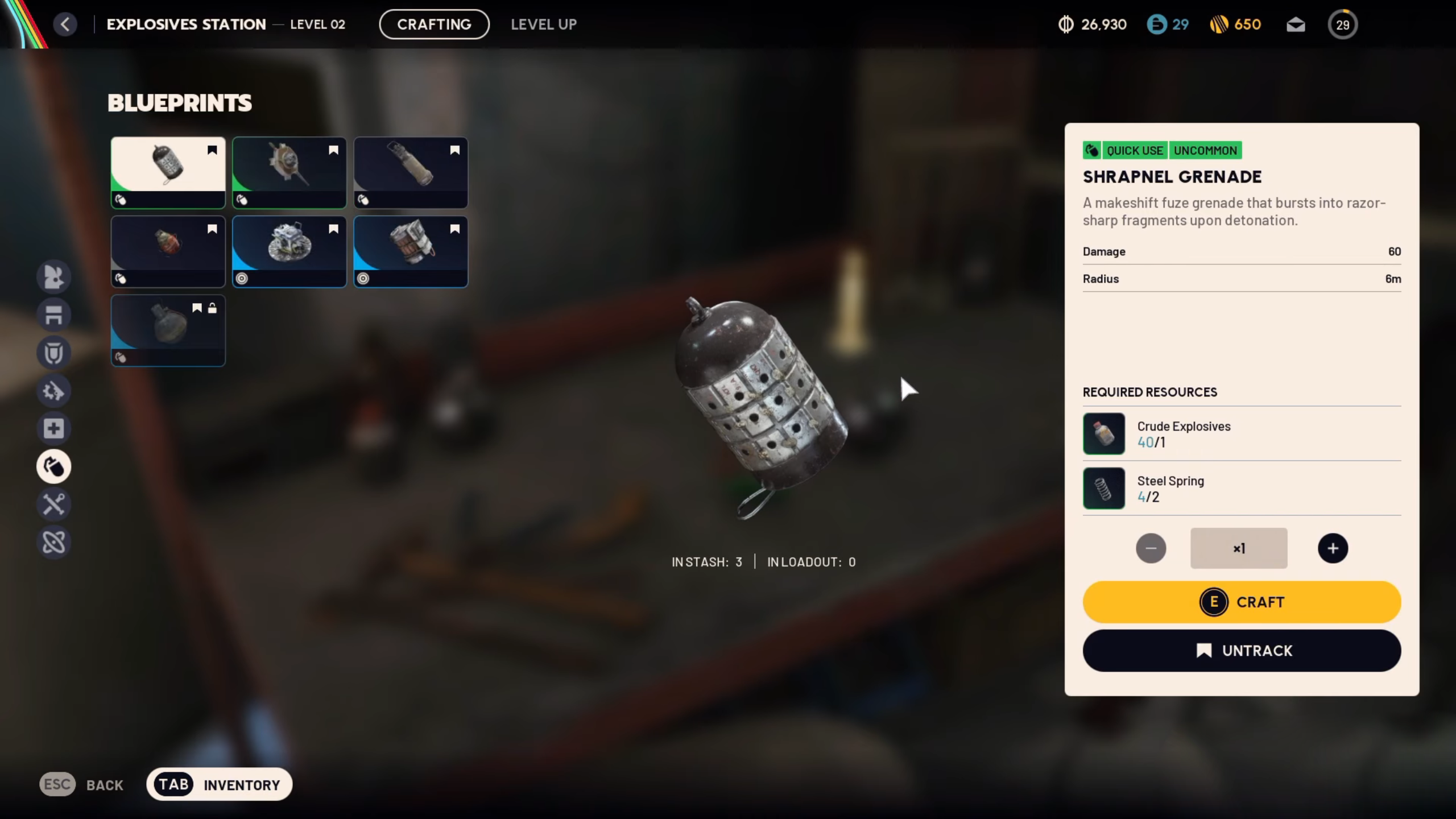Select the bottom orbit-style category icon
The height and width of the screenshot is (819, 1456).
pyautogui.click(x=54, y=543)
